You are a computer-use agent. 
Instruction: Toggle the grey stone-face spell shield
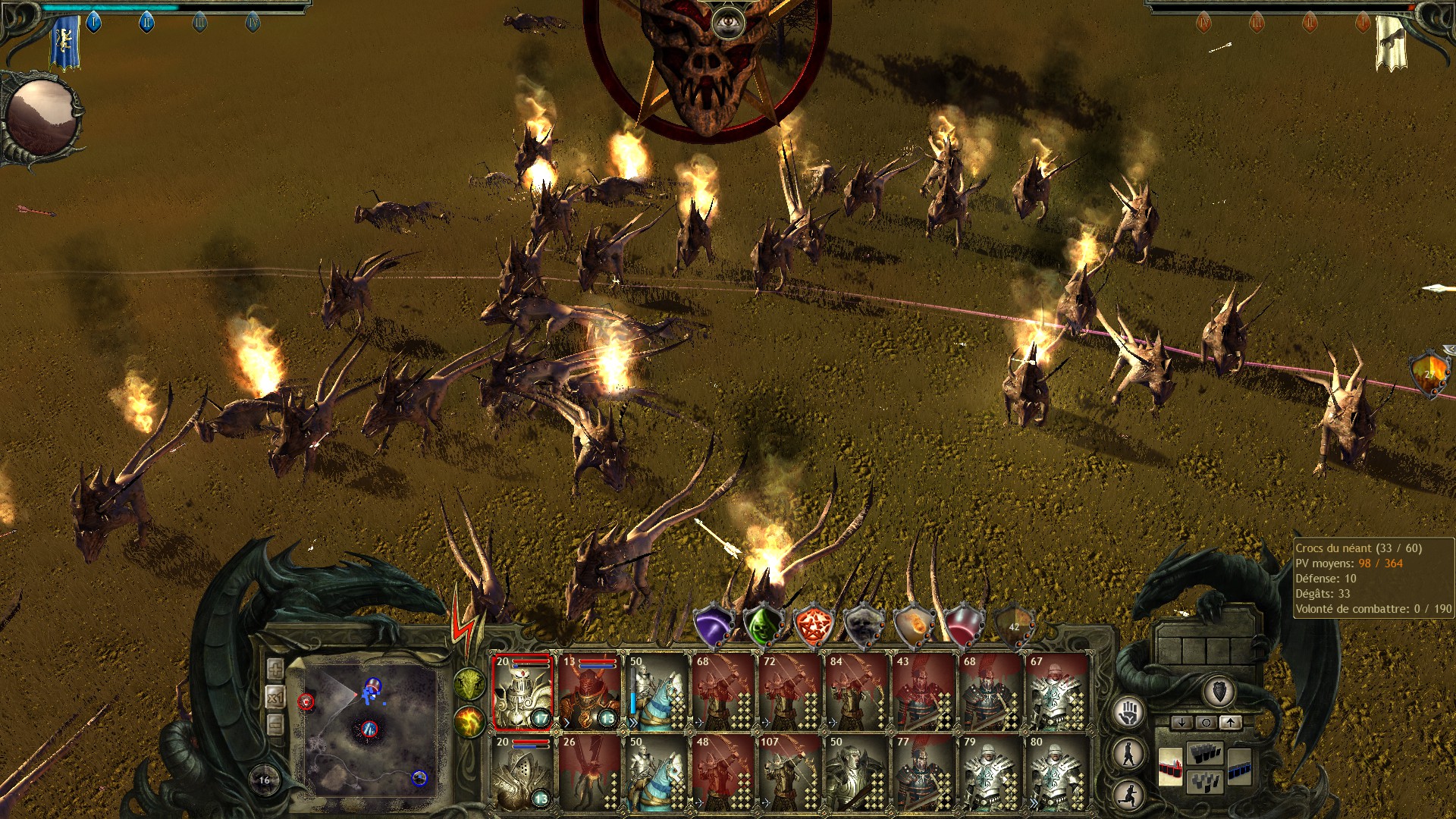pyautogui.click(x=864, y=626)
